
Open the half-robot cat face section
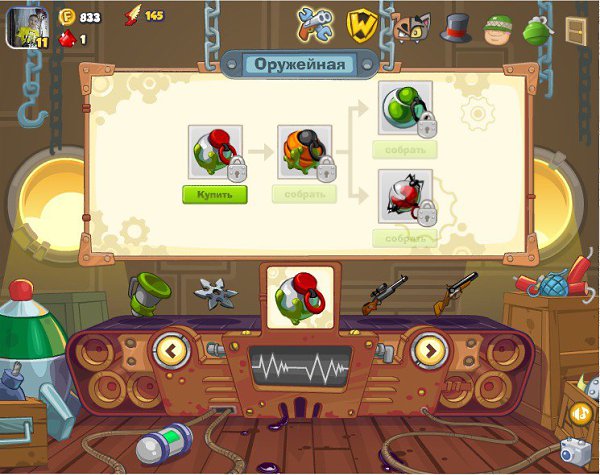pyautogui.click(x=410, y=27)
